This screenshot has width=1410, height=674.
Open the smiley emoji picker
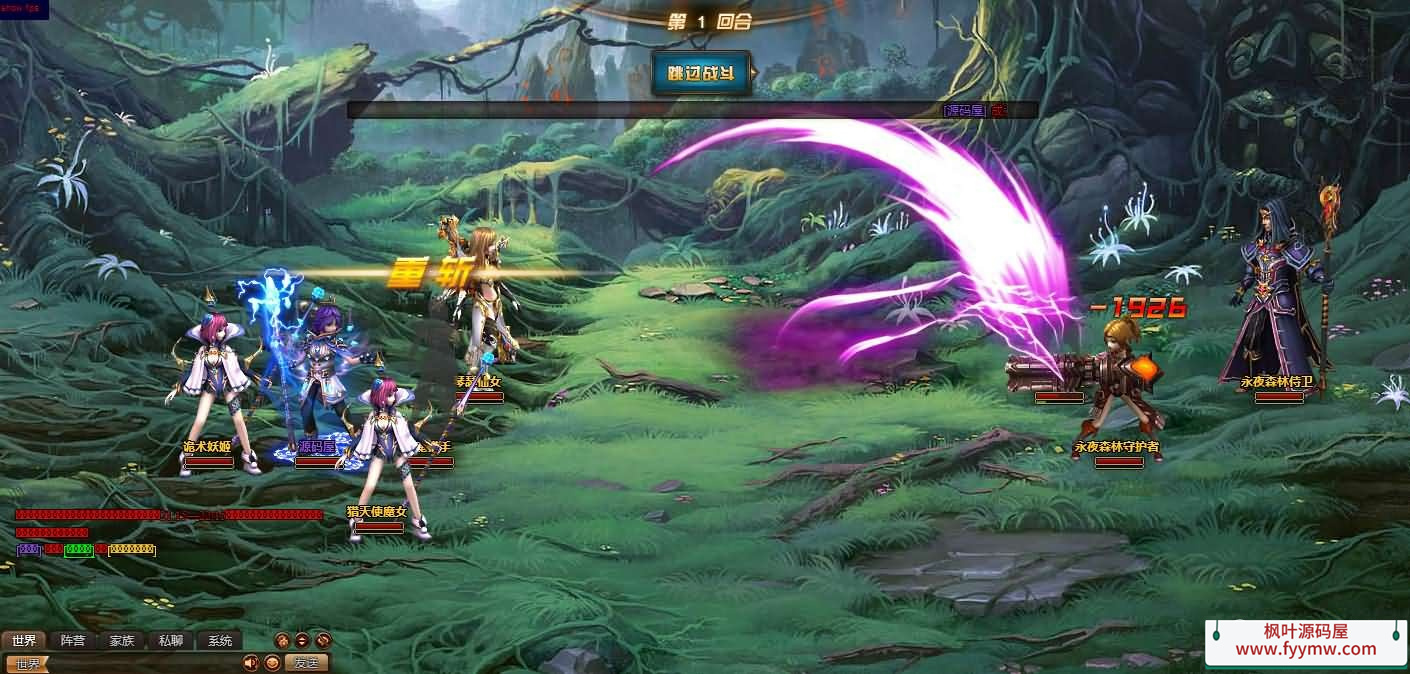coord(271,663)
